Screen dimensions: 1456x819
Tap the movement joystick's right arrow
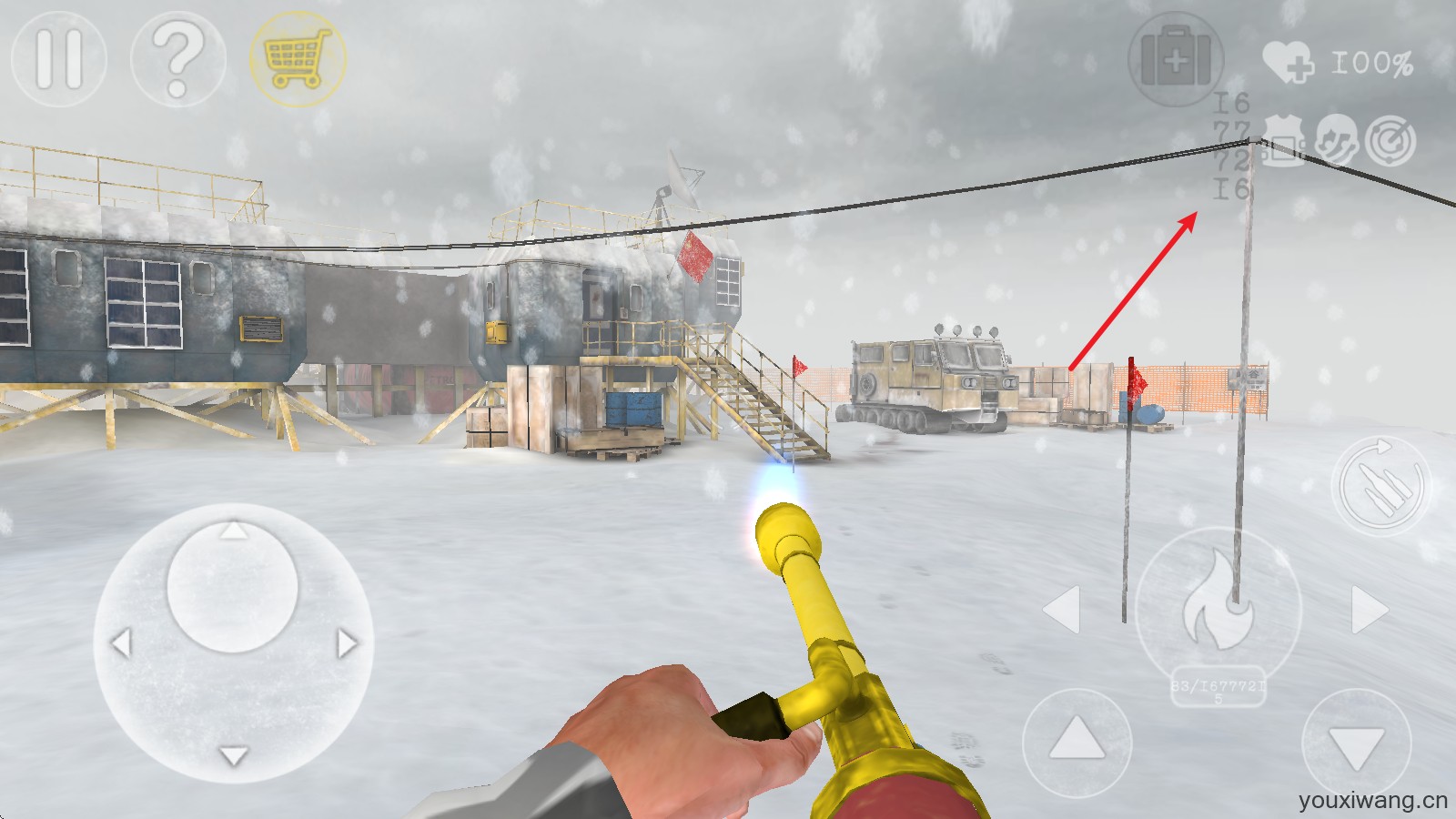click(x=347, y=643)
